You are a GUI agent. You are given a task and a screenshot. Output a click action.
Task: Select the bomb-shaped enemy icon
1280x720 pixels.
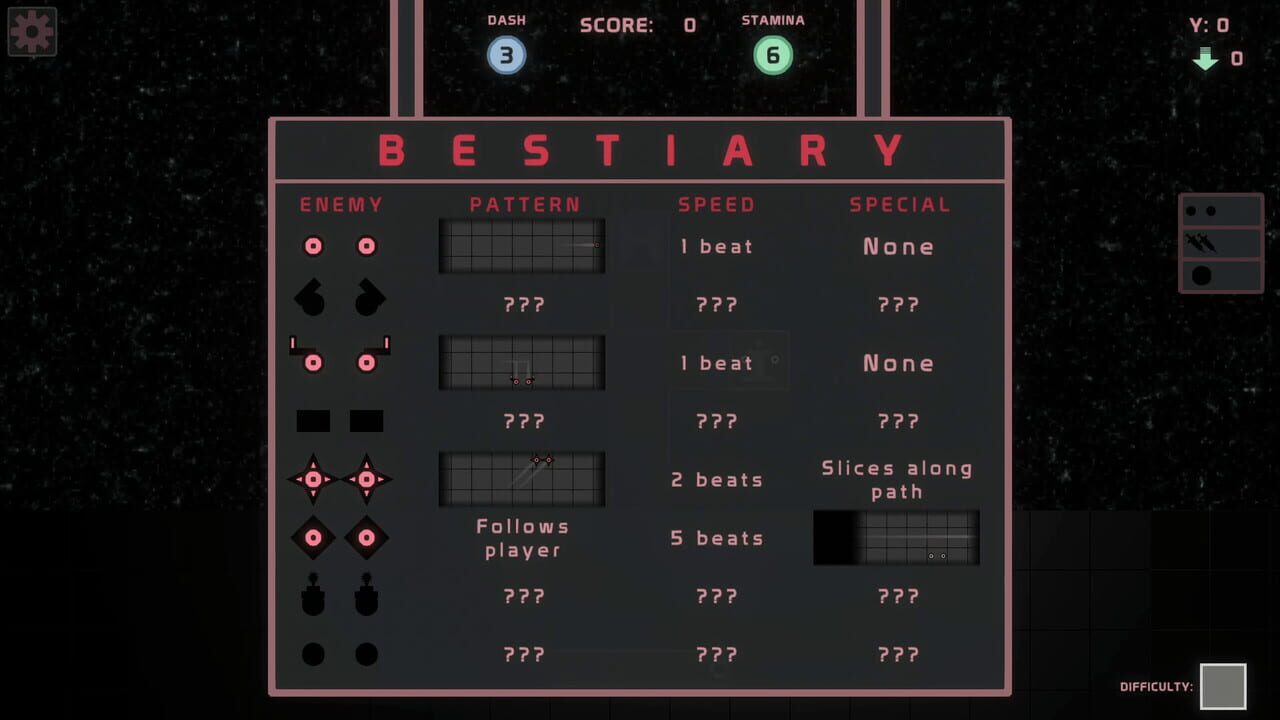tap(312, 595)
